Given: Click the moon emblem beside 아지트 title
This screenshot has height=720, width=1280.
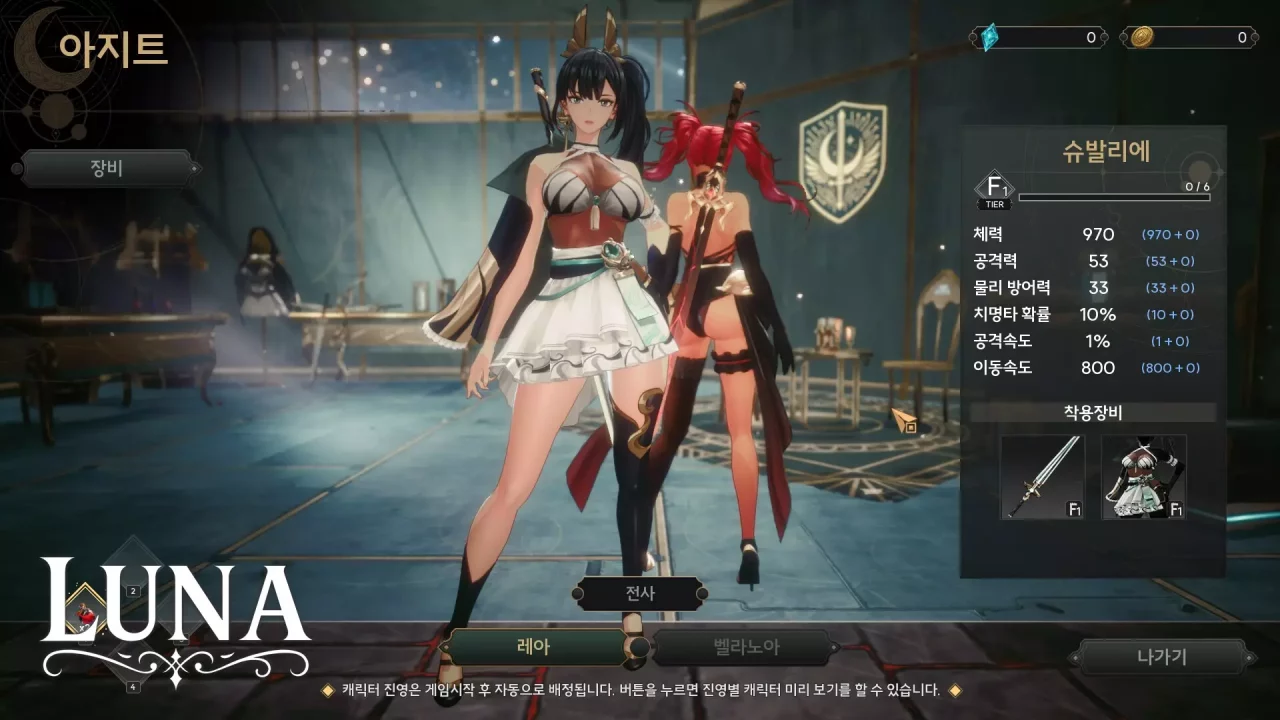Looking at the screenshot, I should [43, 48].
